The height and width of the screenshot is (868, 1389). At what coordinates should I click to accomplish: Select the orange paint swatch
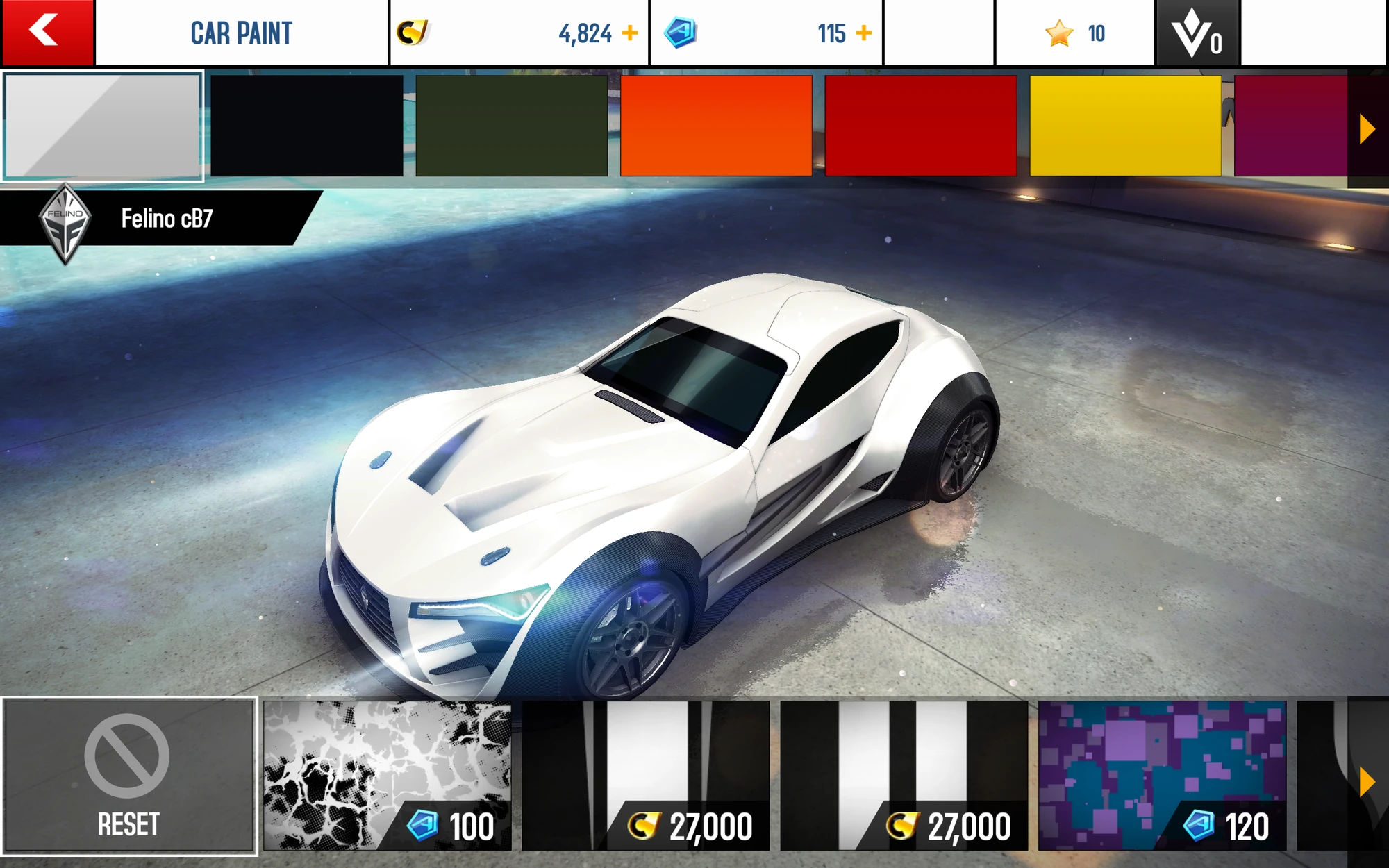(x=715, y=127)
